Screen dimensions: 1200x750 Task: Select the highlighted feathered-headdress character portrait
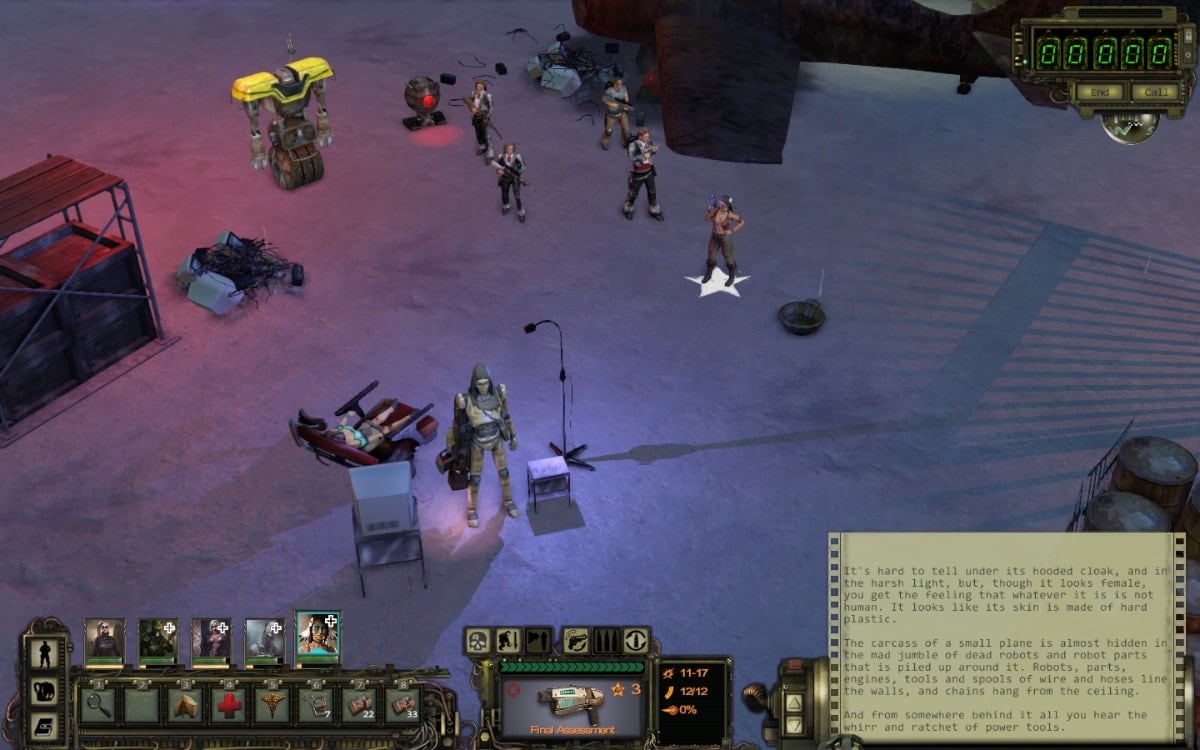[x=317, y=635]
